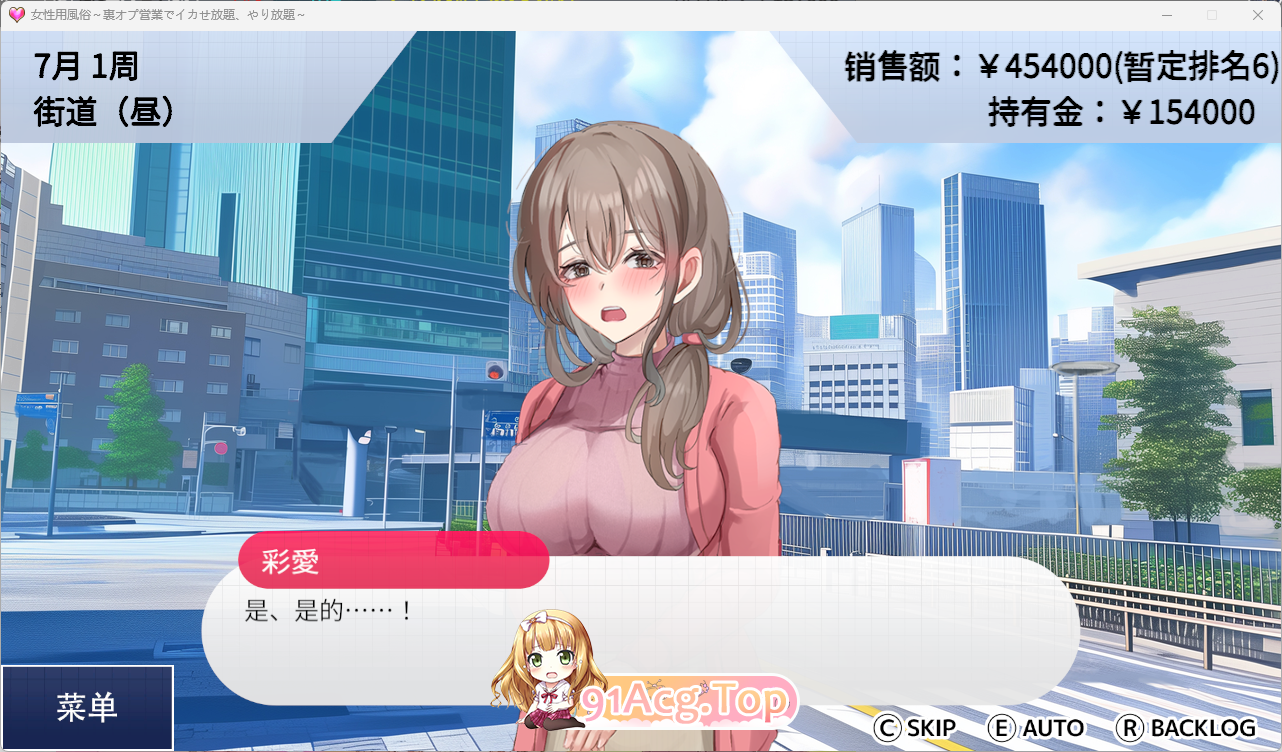This screenshot has height=752, width=1282.
Task: Expand the 7月 1周 date panel
Action: [x=86, y=66]
